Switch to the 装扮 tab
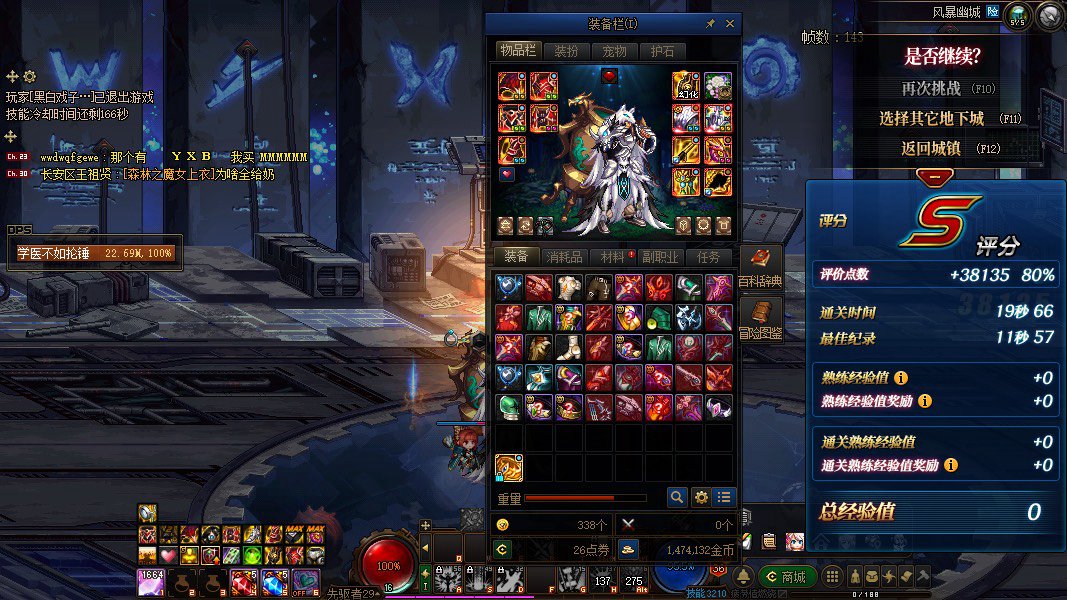 [566, 51]
